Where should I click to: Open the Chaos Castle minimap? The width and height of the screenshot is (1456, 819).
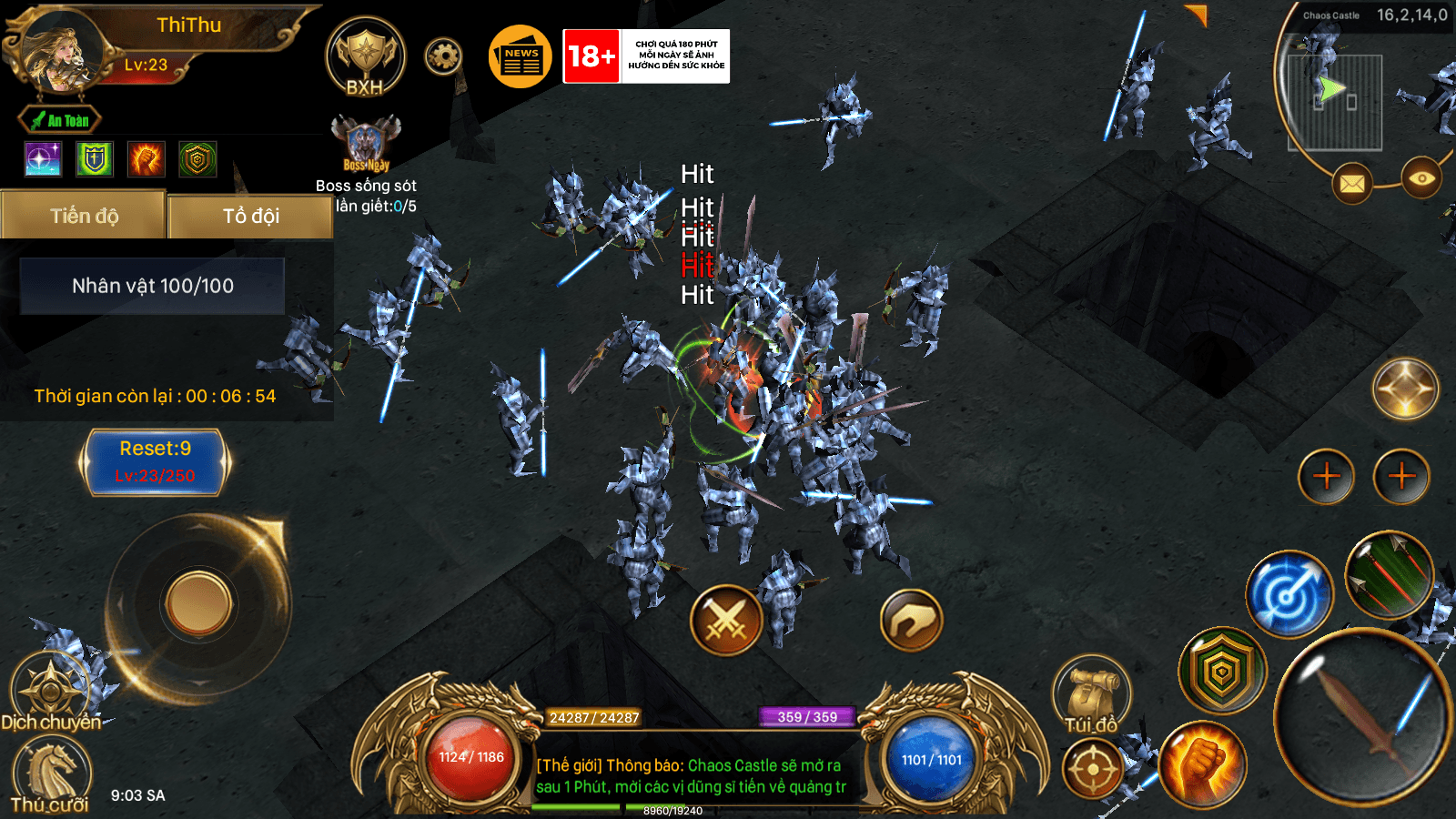[1335, 100]
